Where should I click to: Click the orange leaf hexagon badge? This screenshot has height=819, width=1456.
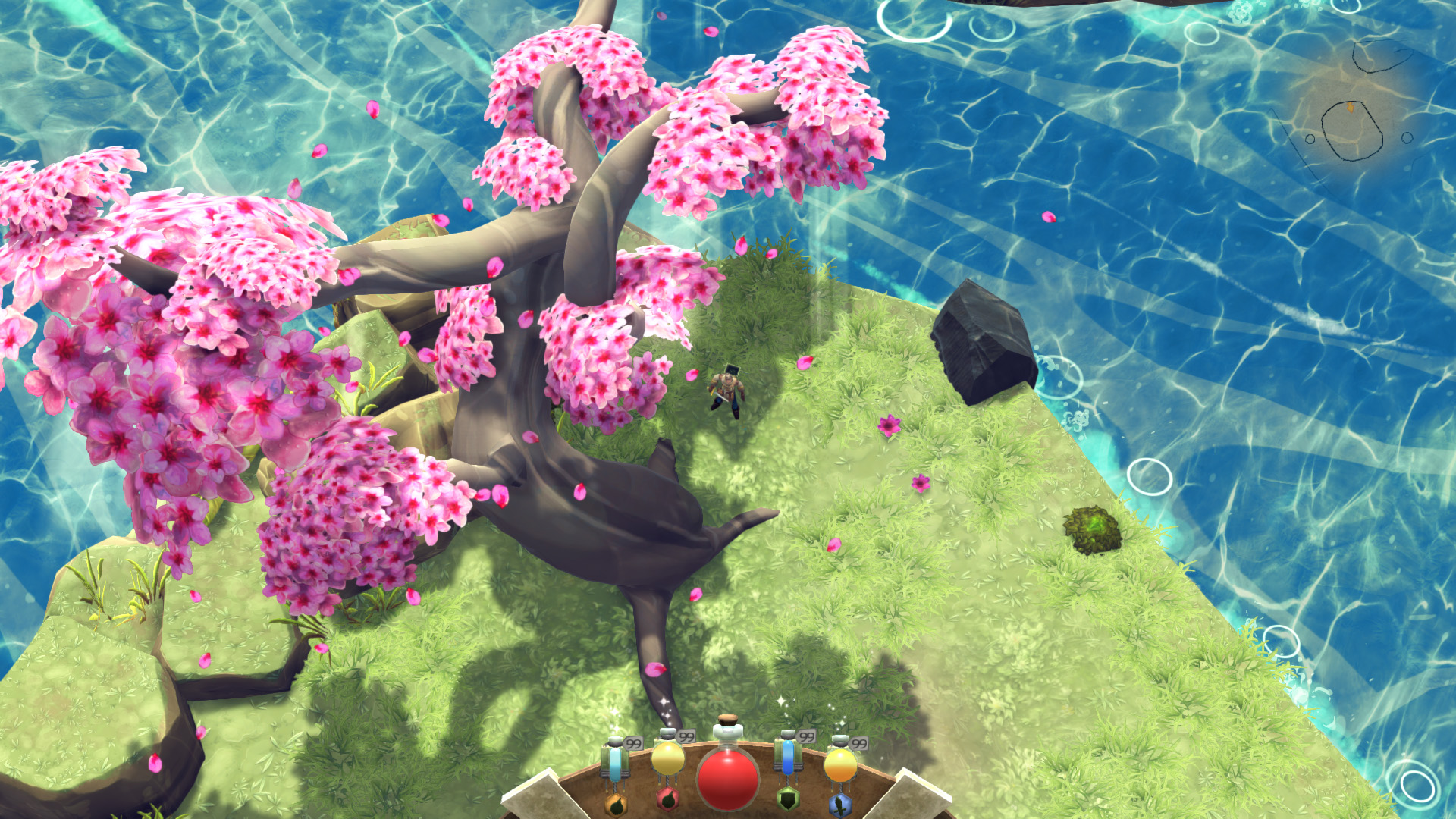coord(617,806)
